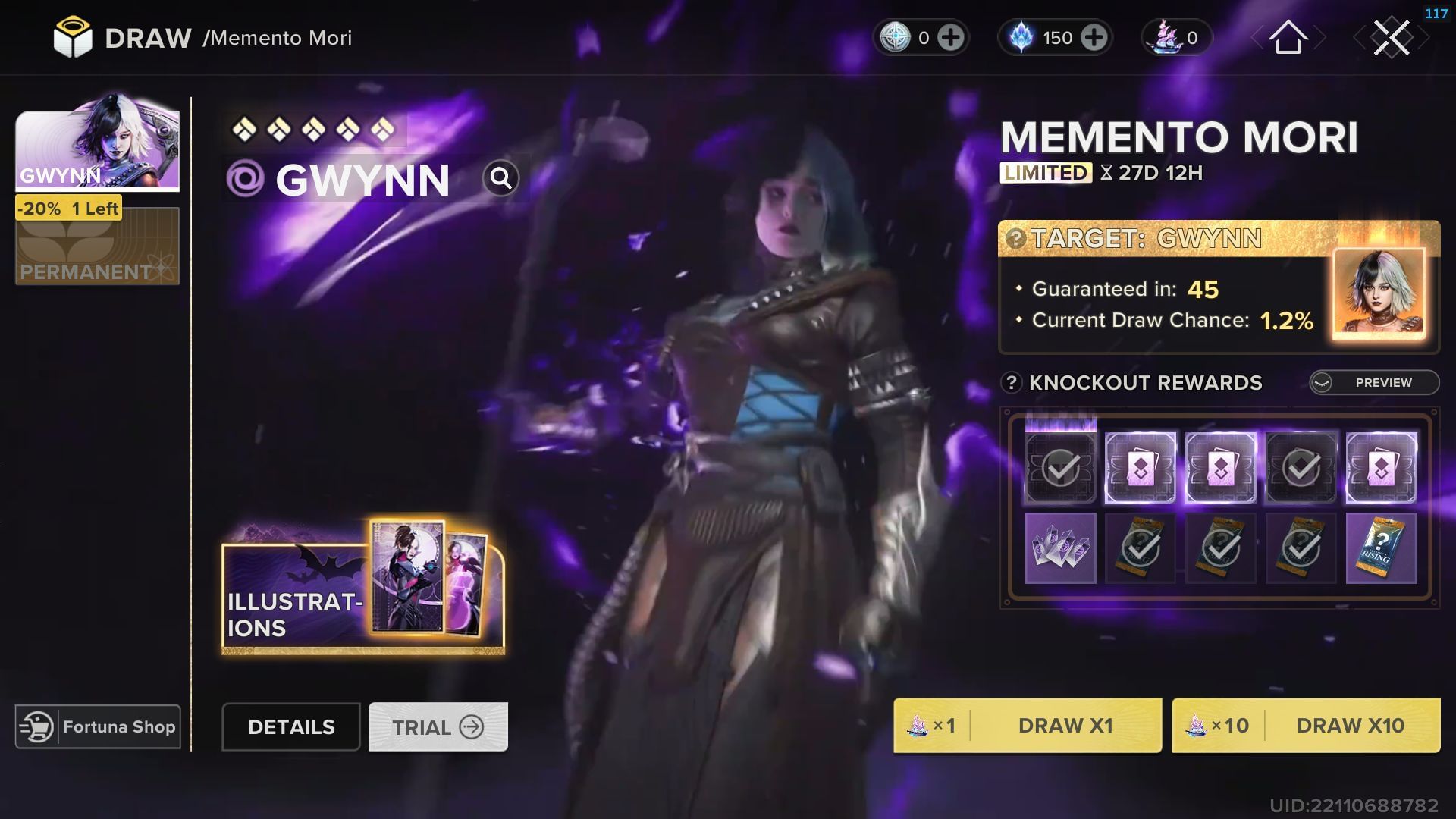The image size is (1456, 819).
Task: Click the RISING card pack reward tile
Action: tap(1382, 548)
